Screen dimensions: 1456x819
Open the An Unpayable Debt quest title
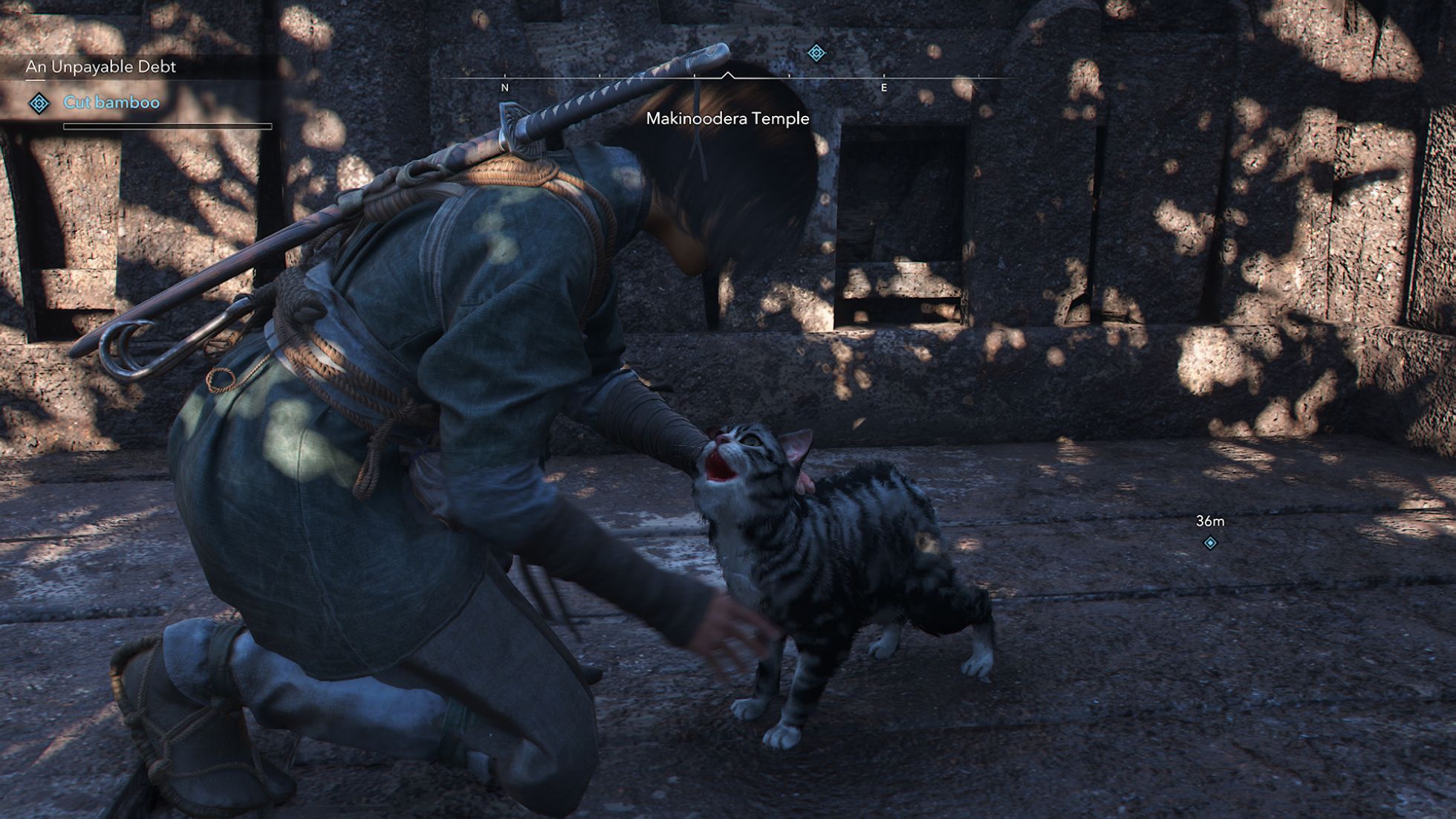tap(101, 67)
